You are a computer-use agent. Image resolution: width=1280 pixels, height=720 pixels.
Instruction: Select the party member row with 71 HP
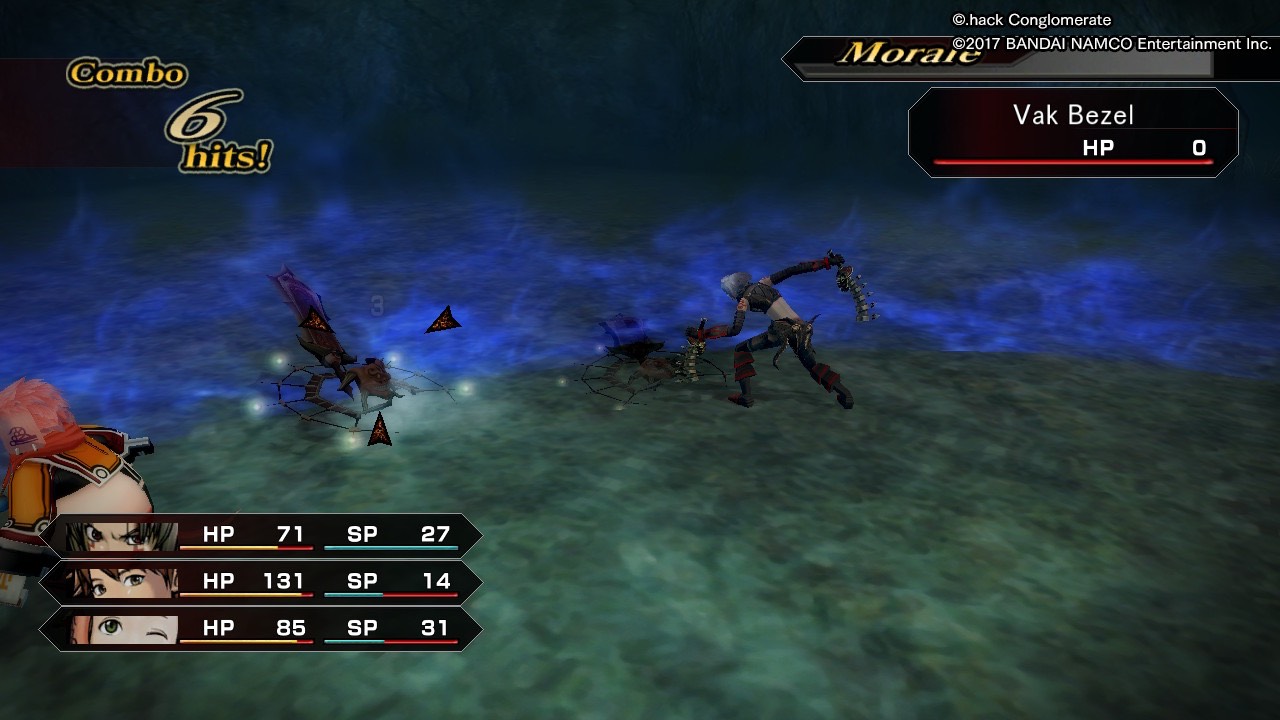[260, 535]
